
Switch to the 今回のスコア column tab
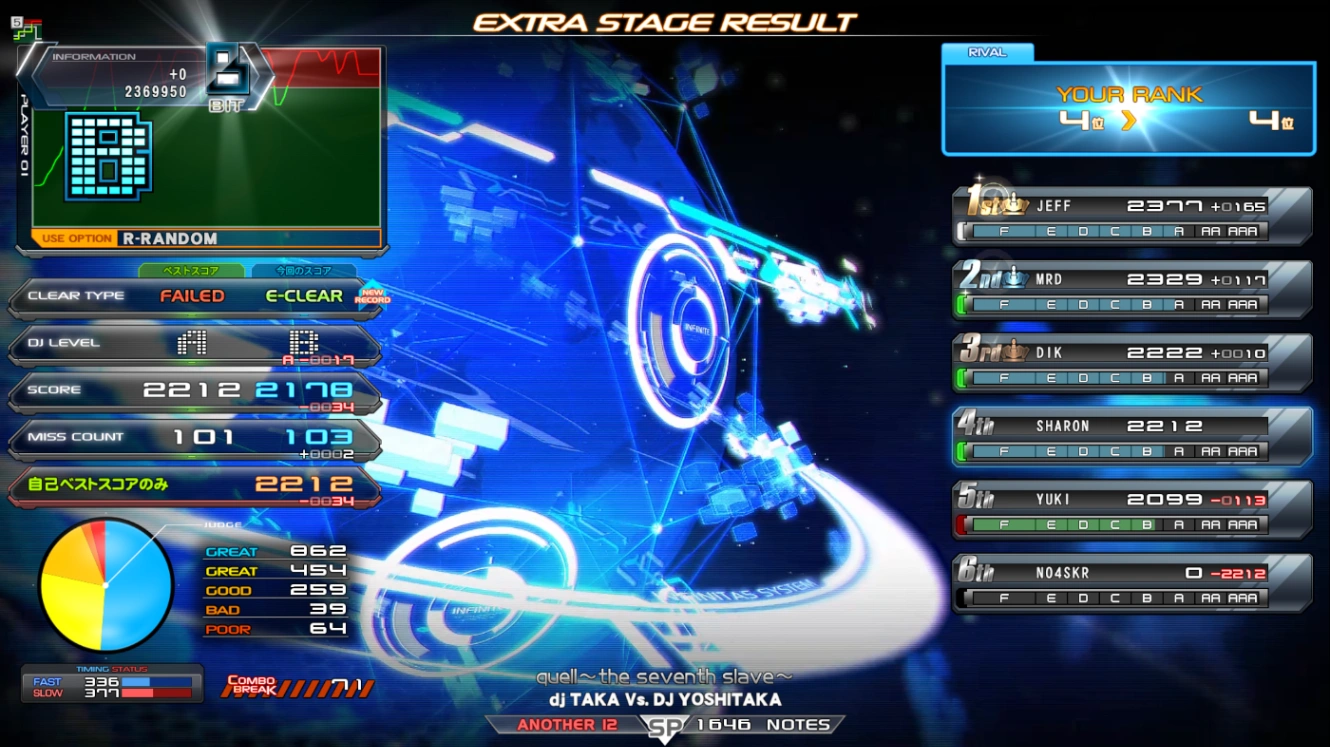[304, 271]
